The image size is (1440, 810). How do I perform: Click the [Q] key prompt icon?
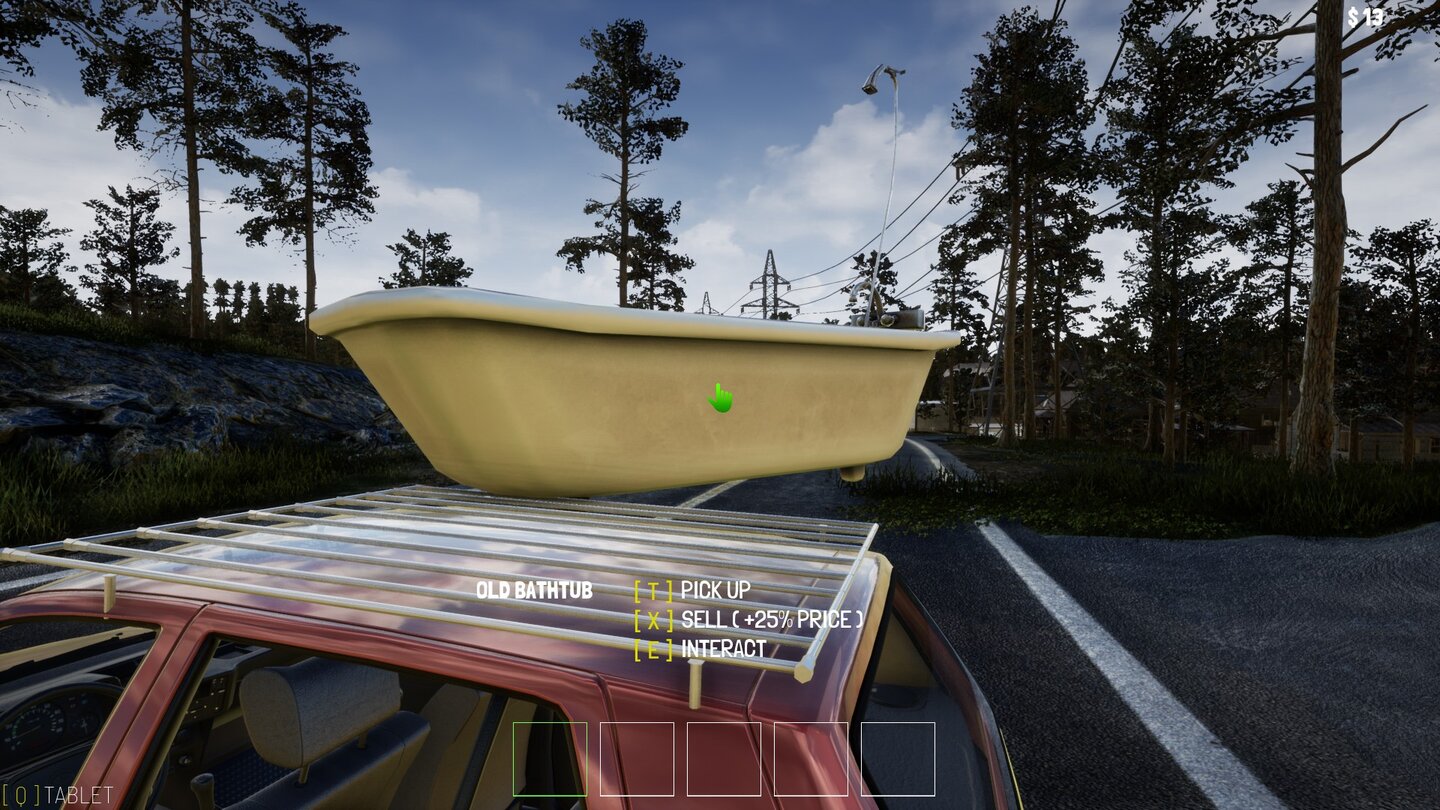[18, 793]
